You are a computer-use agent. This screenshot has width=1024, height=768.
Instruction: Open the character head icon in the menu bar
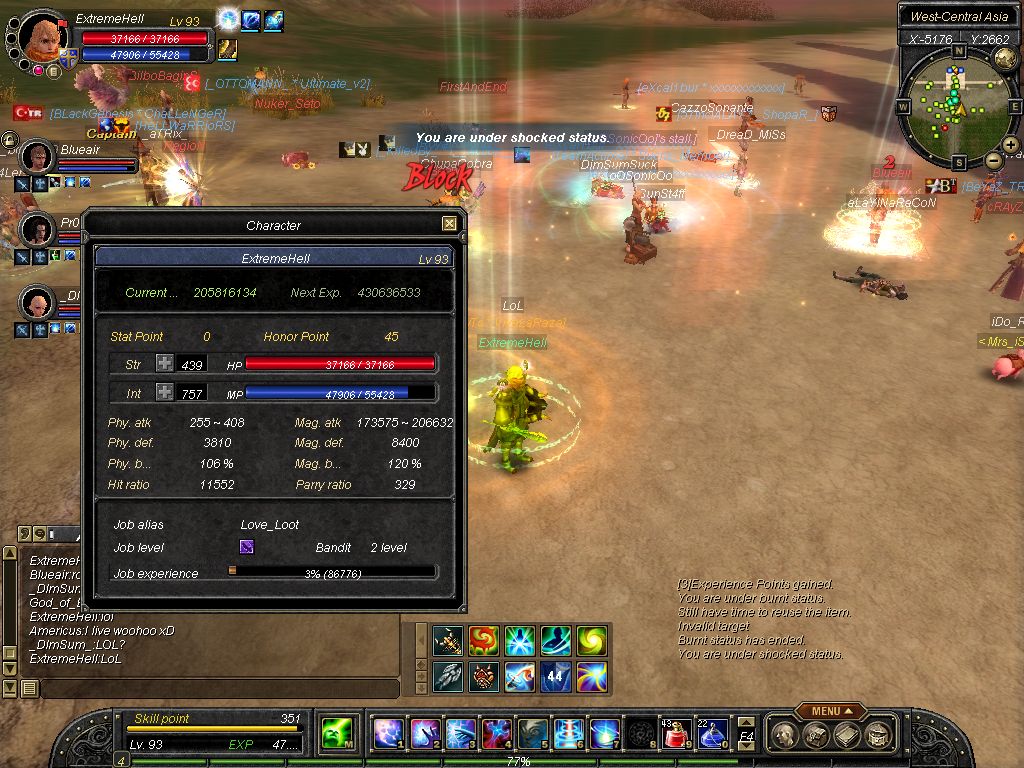pyautogui.click(x=785, y=735)
